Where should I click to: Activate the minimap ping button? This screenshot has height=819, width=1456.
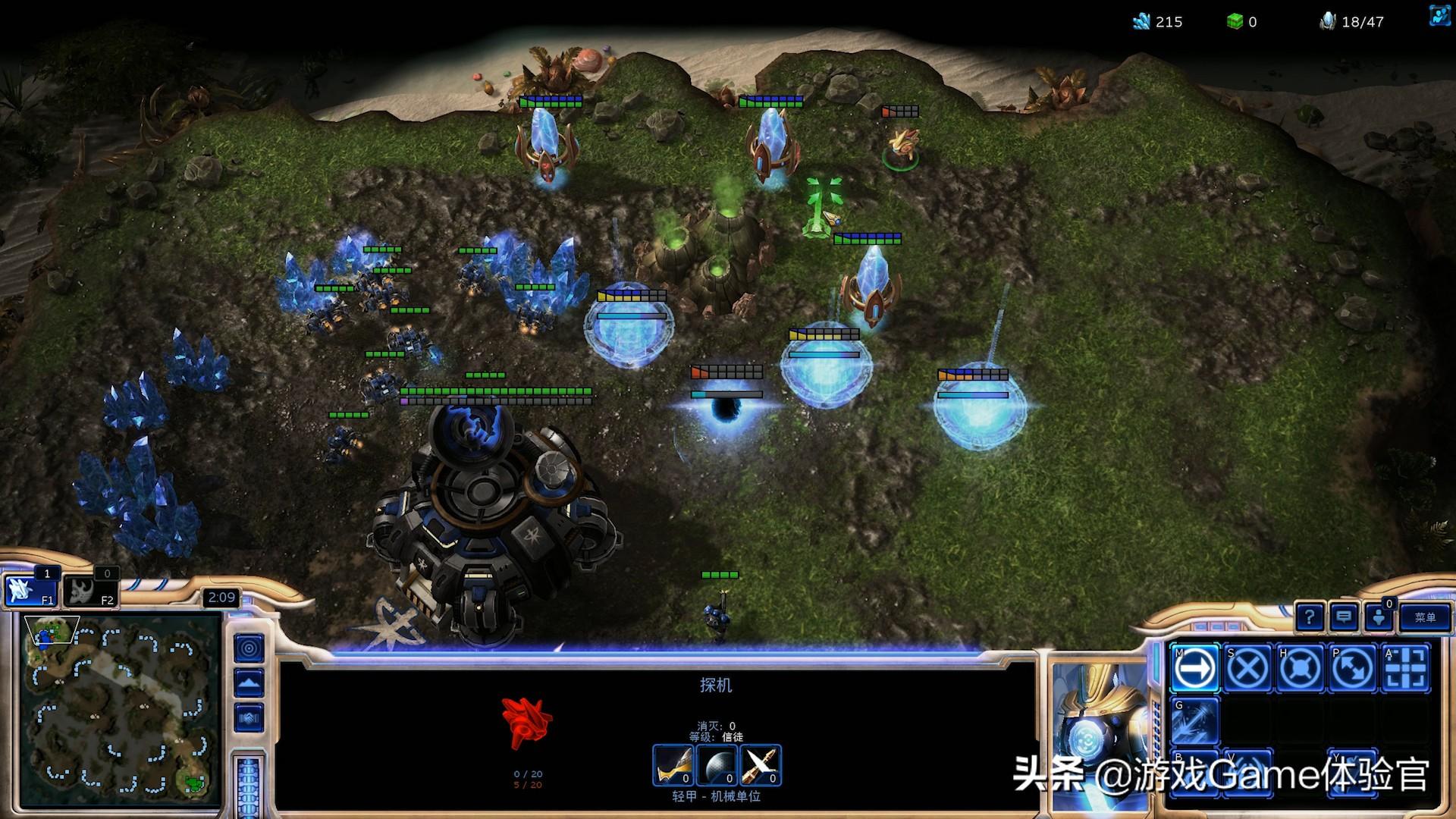click(x=249, y=648)
